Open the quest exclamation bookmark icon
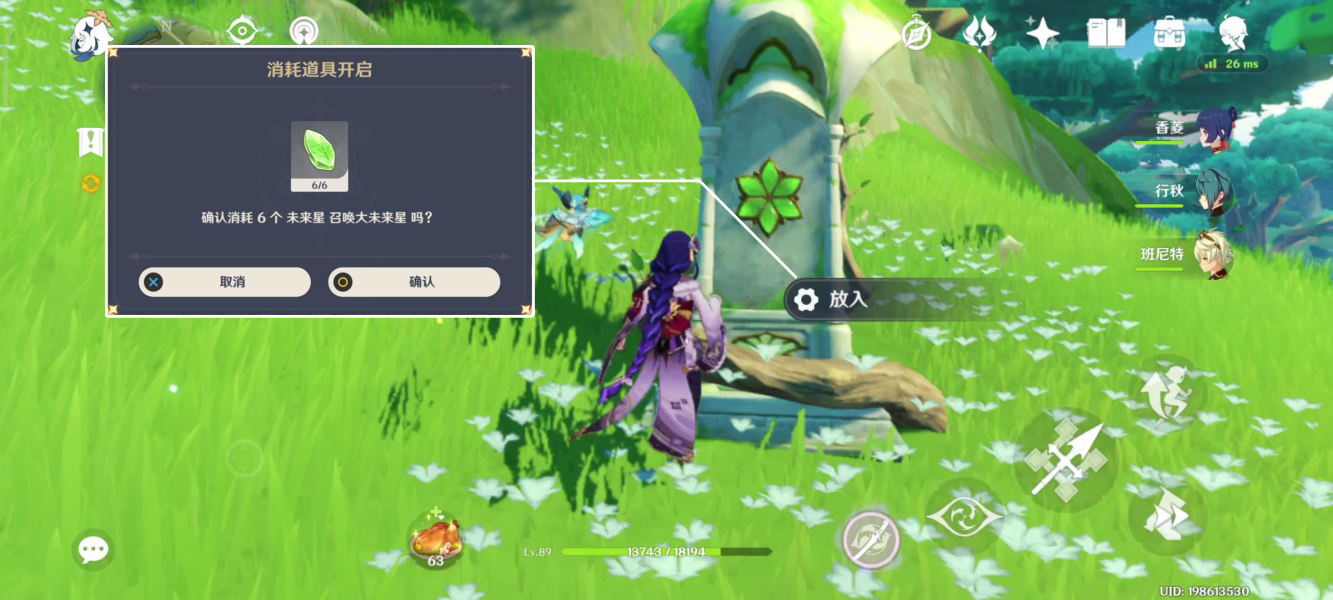Viewport: 1333px width, 600px height. (x=91, y=143)
